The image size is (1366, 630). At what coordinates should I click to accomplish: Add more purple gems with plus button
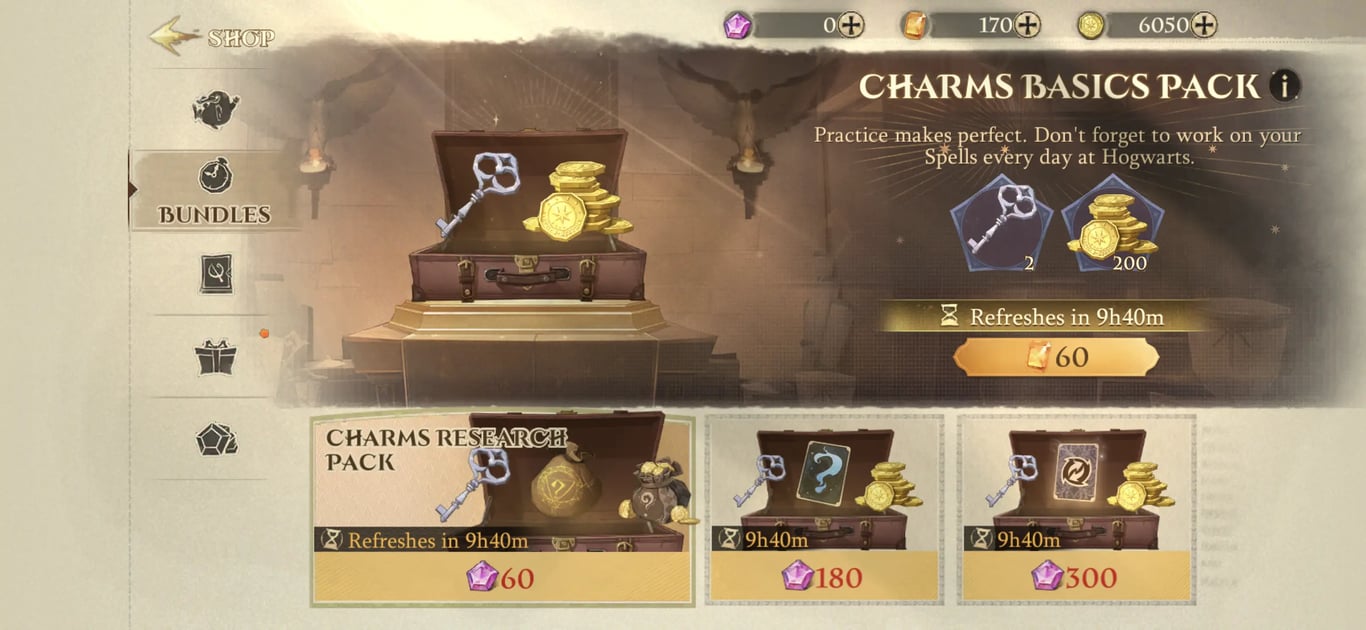pos(851,25)
